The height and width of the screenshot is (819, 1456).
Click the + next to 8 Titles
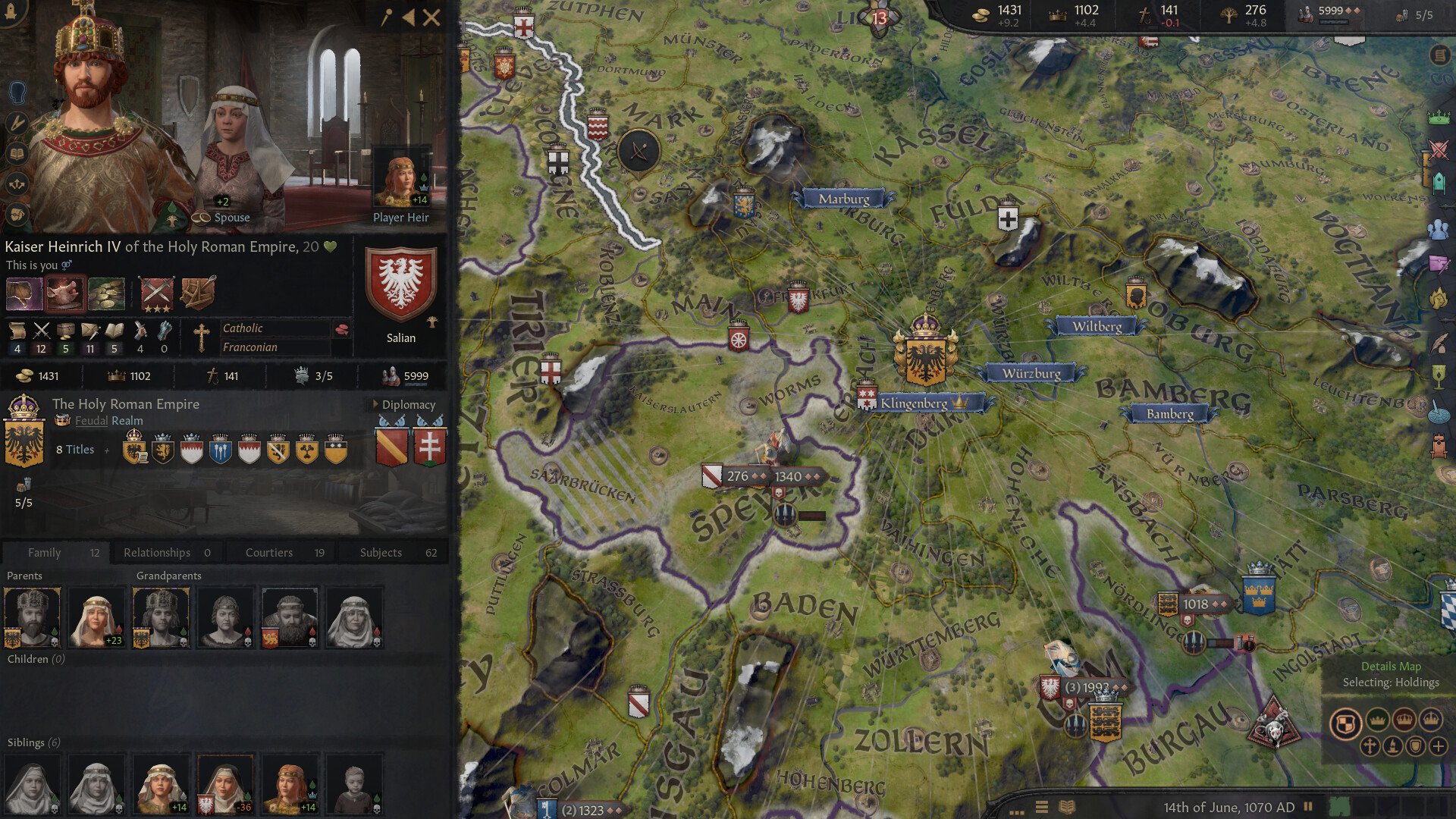[x=107, y=450]
